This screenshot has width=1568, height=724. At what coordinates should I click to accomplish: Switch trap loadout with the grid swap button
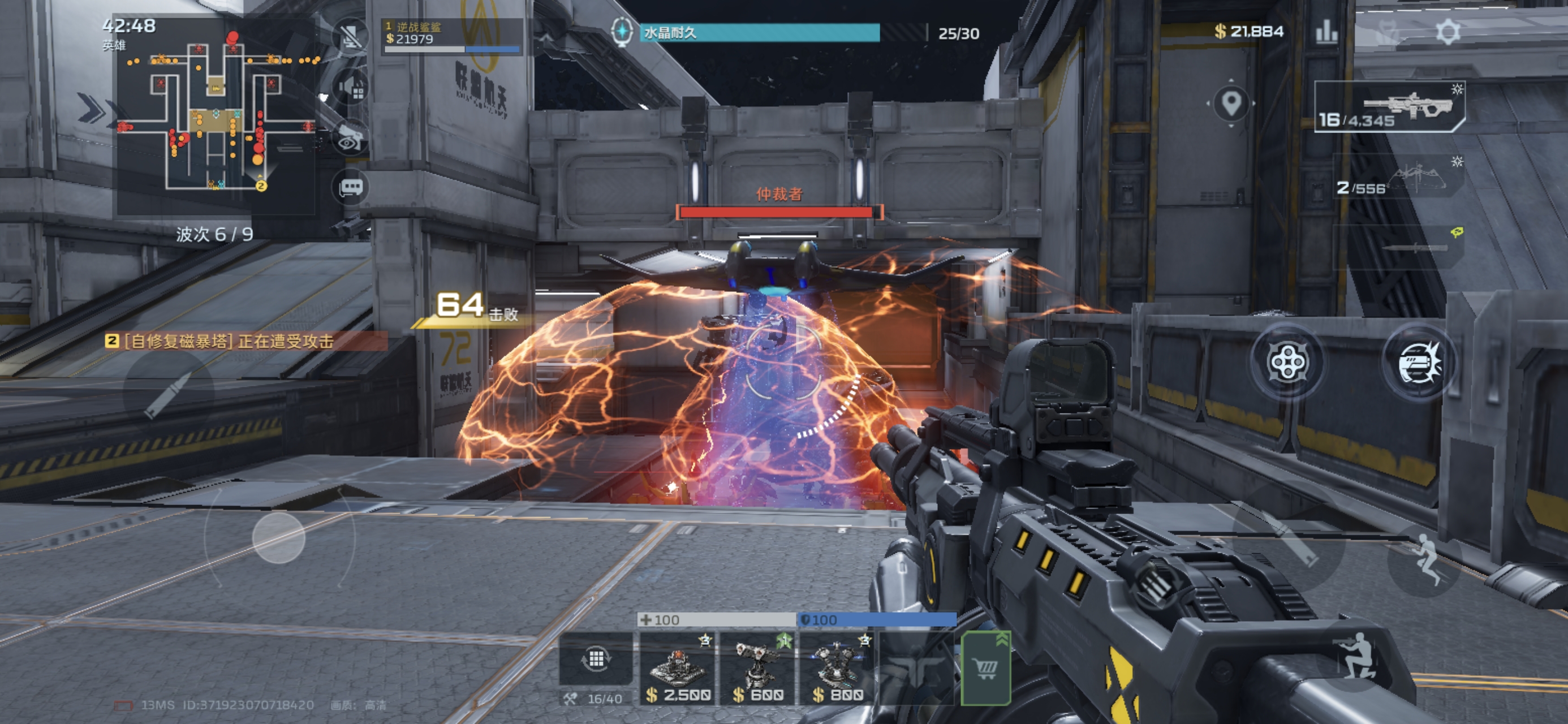coord(596,659)
